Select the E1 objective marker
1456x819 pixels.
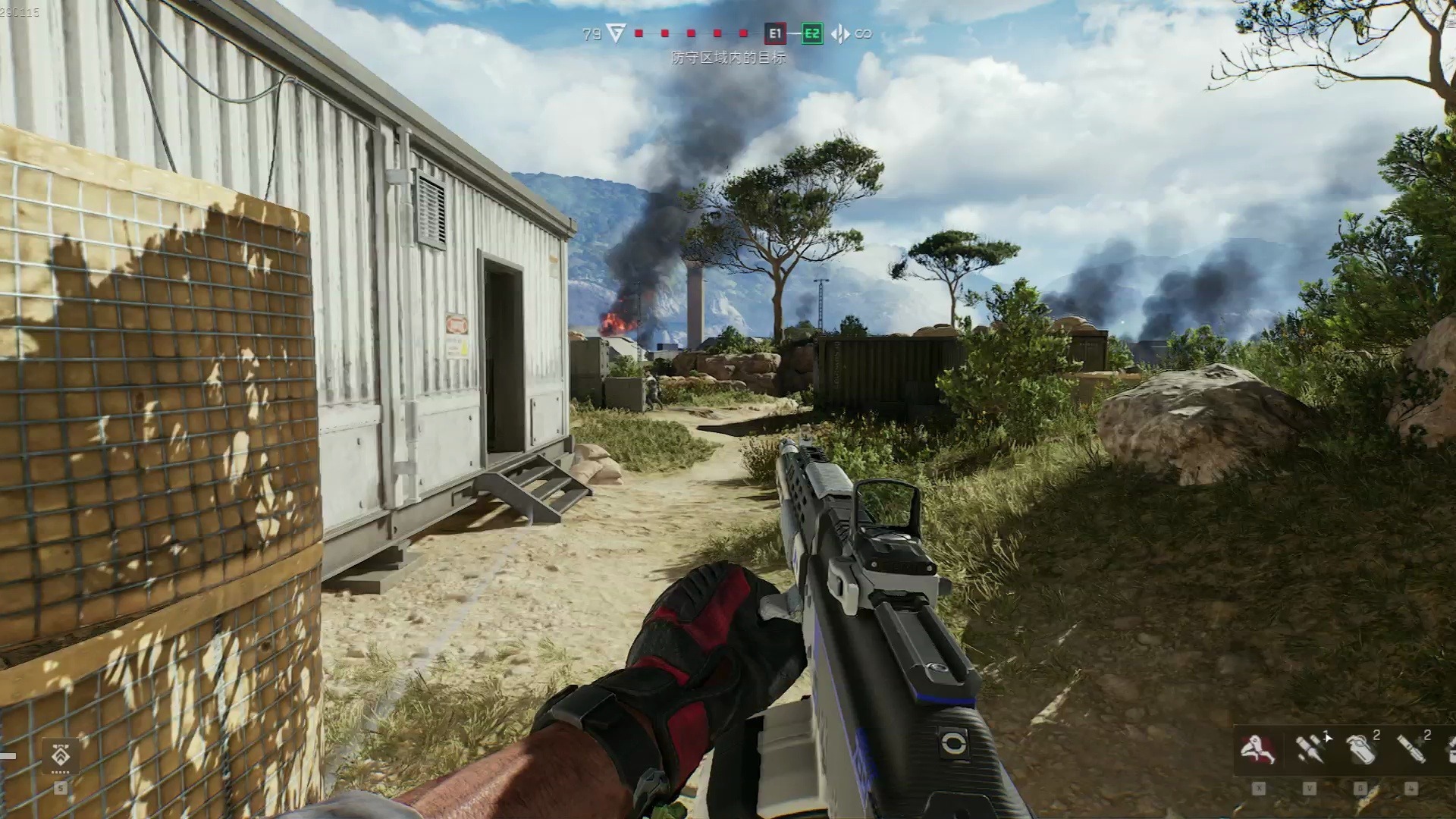click(x=774, y=33)
